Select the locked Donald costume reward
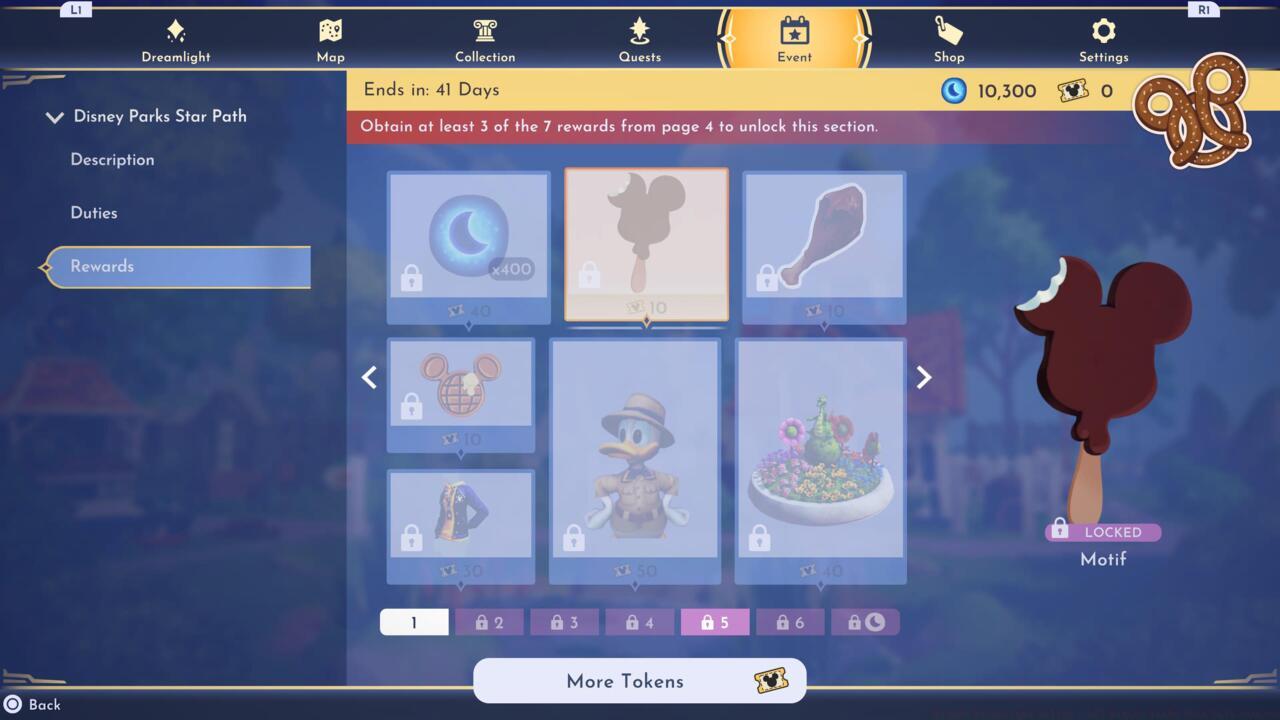The image size is (1280, 720). tap(634, 460)
